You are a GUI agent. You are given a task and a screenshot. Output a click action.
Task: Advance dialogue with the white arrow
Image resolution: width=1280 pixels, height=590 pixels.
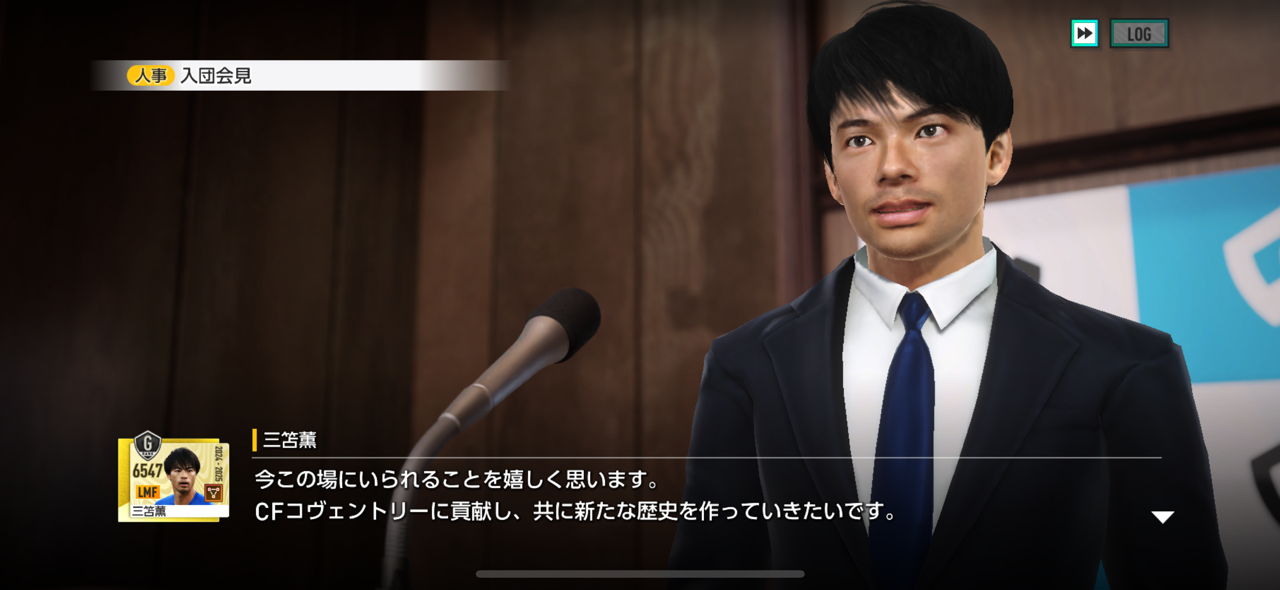pos(1162,517)
